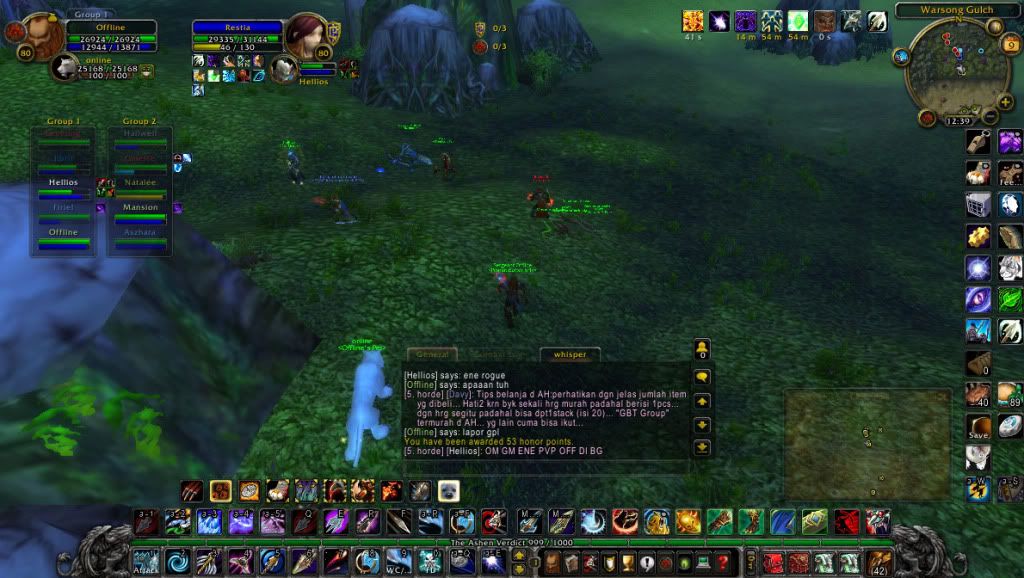
Task: Switch to the whisper chat tab
Action: (x=570, y=354)
